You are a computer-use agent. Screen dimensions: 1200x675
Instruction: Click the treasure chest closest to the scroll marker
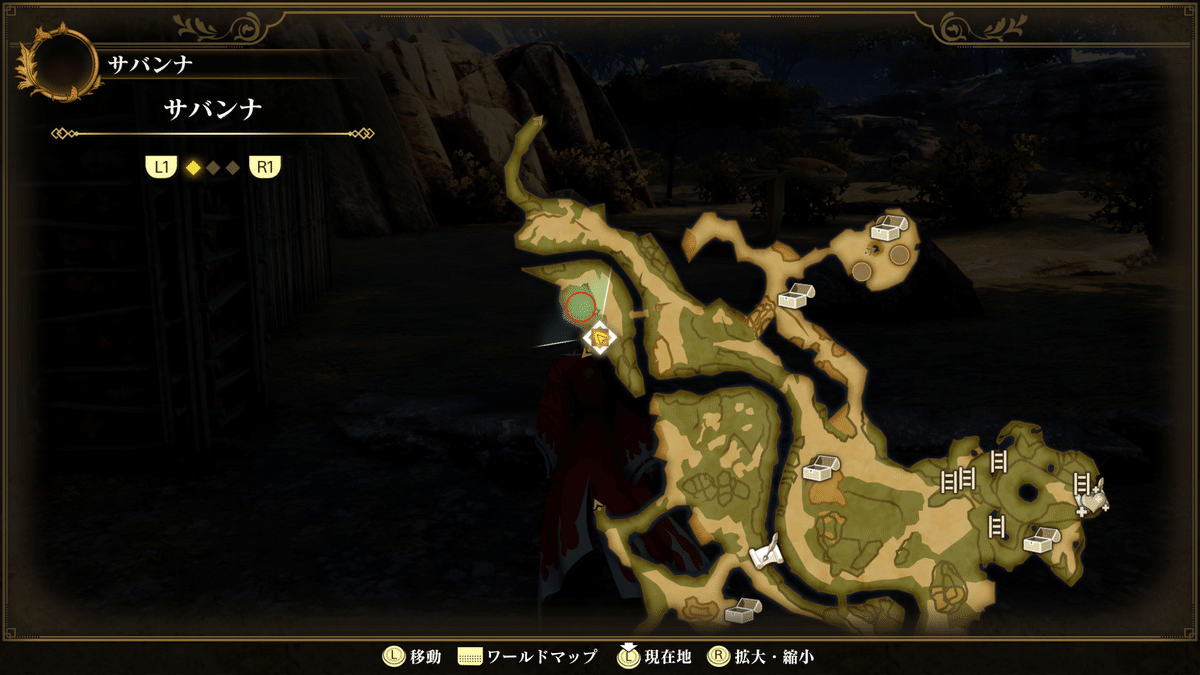coord(742,609)
